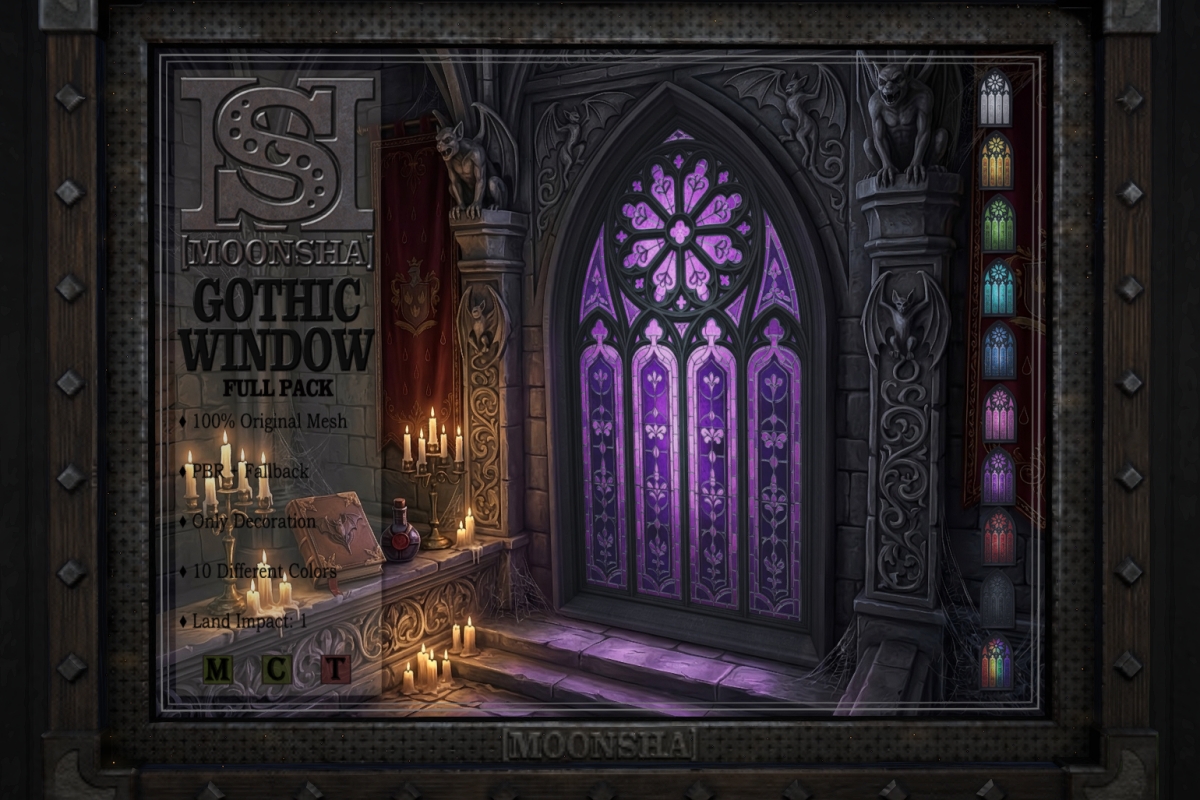Screen dimensions: 1200x800
Task: Select the white window color swatch
Action: [995, 98]
